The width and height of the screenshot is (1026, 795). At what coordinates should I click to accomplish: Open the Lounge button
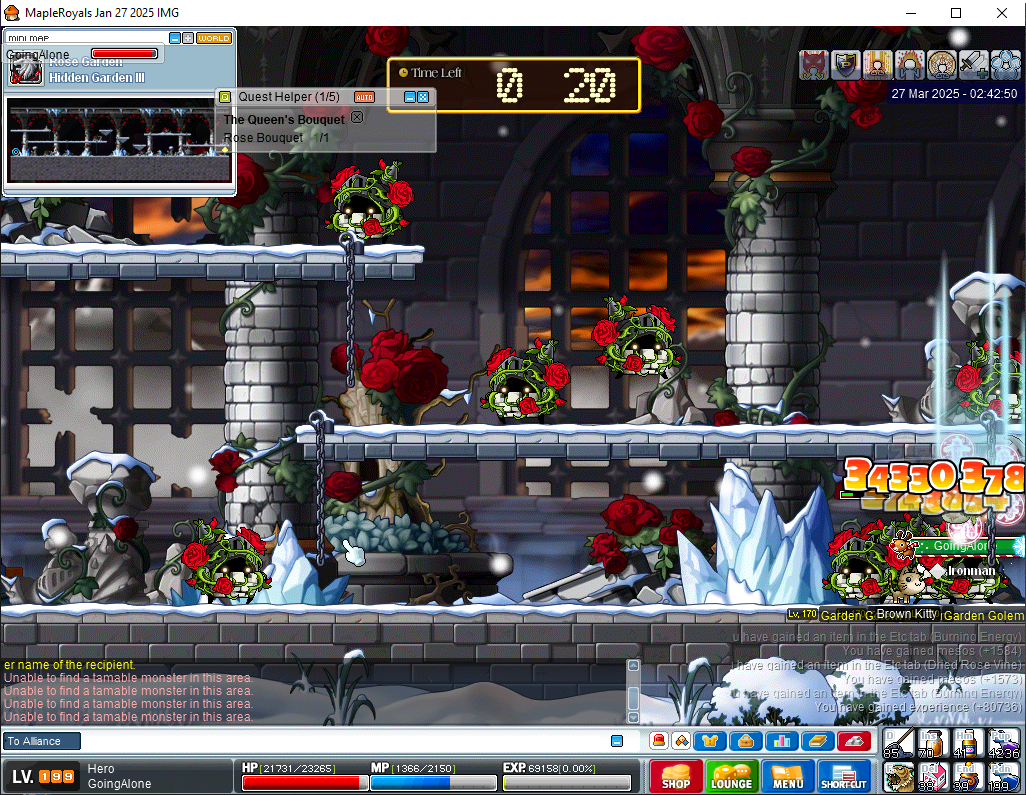(x=731, y=776)
